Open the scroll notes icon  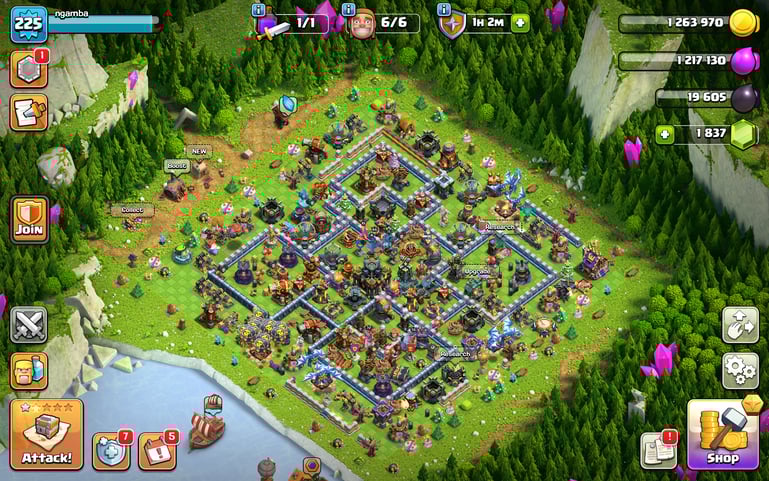(x=28, y=112)
